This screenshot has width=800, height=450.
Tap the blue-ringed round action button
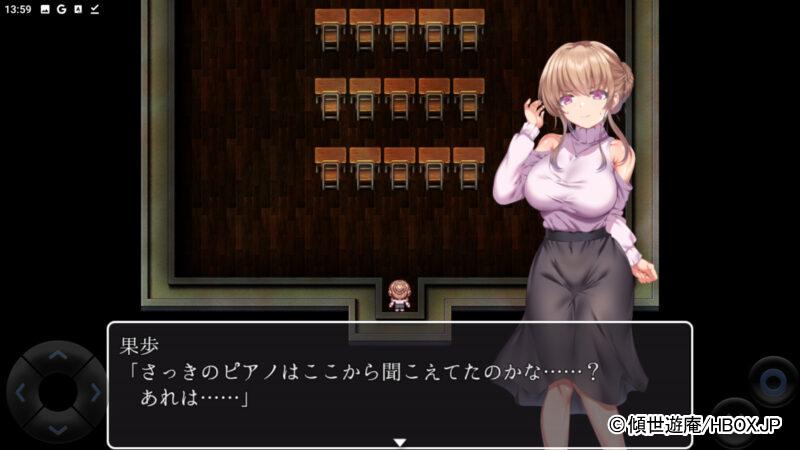pyautogui.click(x=773, y=381)
